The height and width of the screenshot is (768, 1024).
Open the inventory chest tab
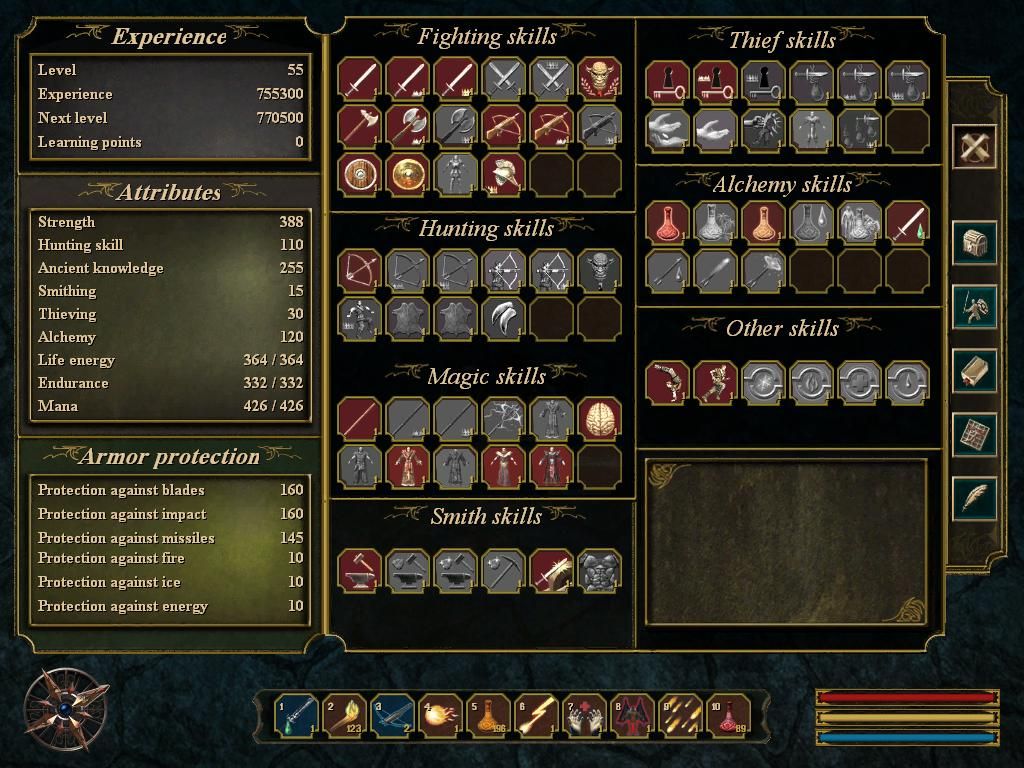pos(974,243)
